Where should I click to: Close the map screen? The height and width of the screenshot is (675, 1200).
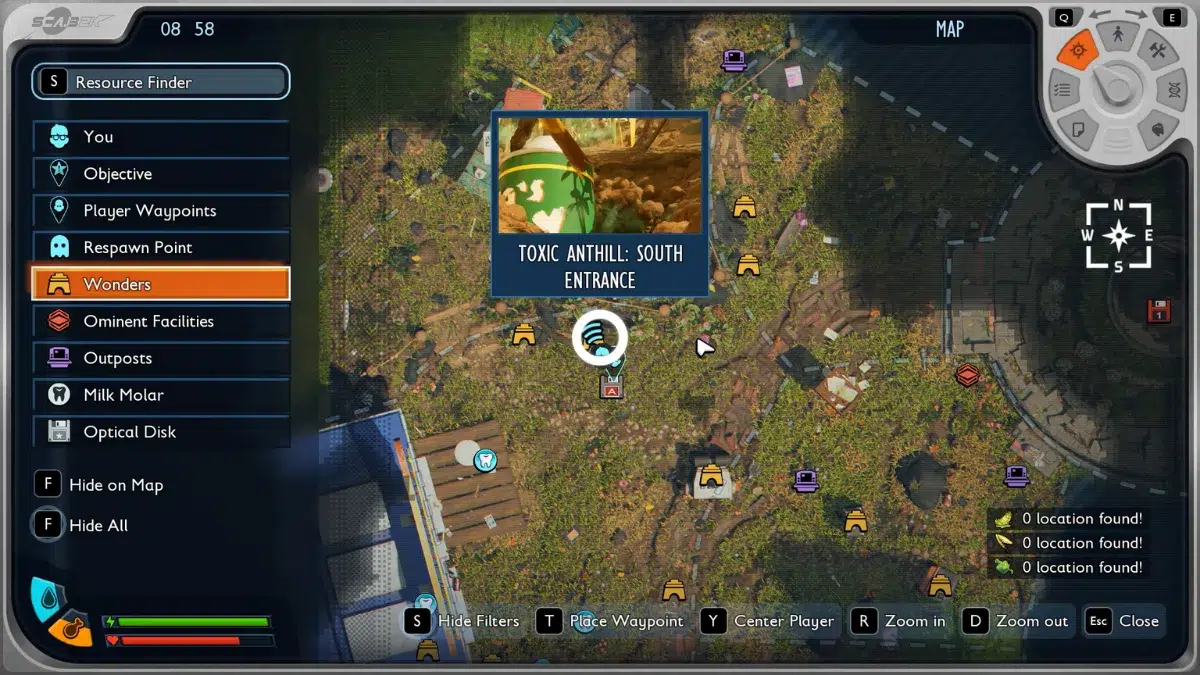(1125, 621)
